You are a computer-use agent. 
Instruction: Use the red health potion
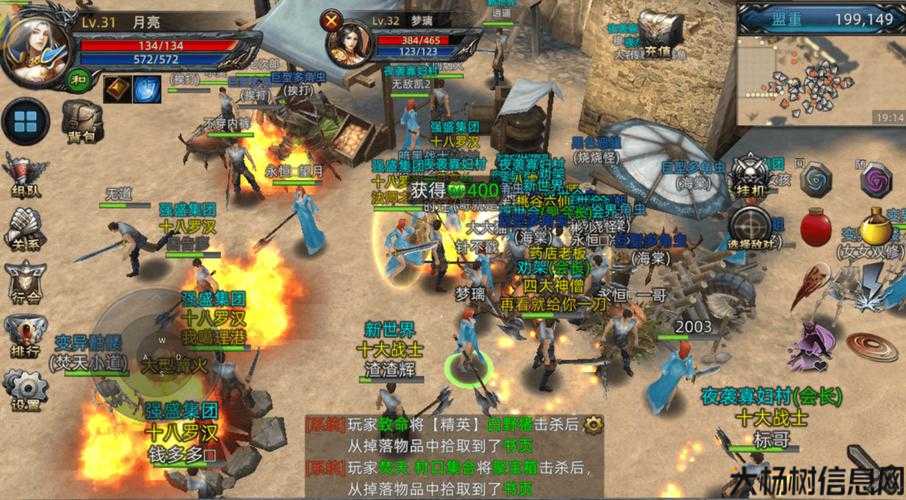(x=816, y=226)
